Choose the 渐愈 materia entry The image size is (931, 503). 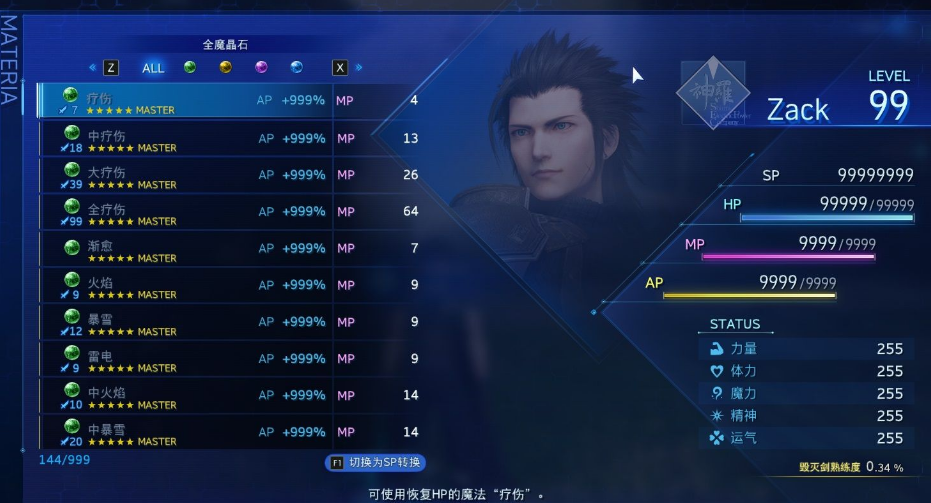pyautogui.click(x=230, y=248)
